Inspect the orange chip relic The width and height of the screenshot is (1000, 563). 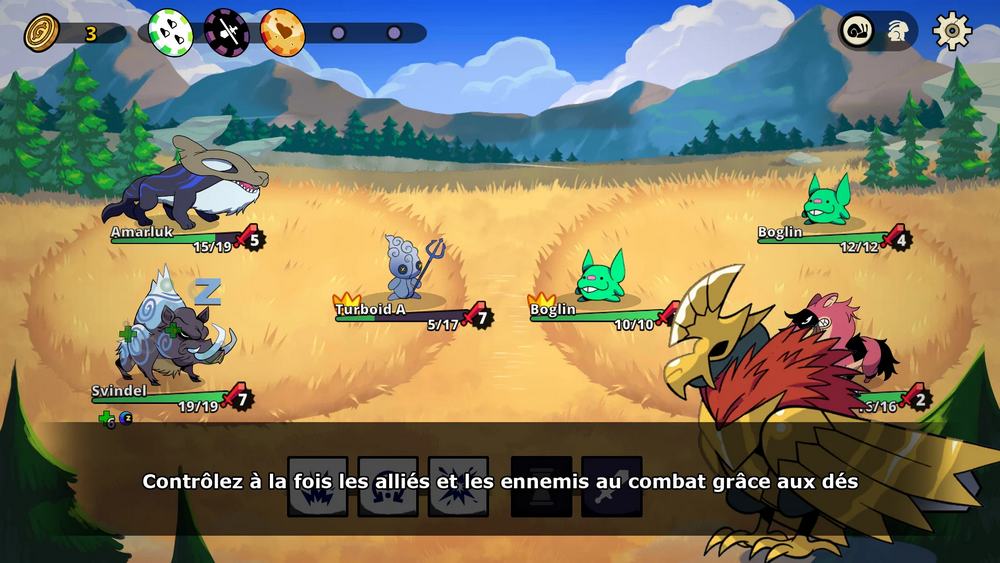(x=282, y=31)
